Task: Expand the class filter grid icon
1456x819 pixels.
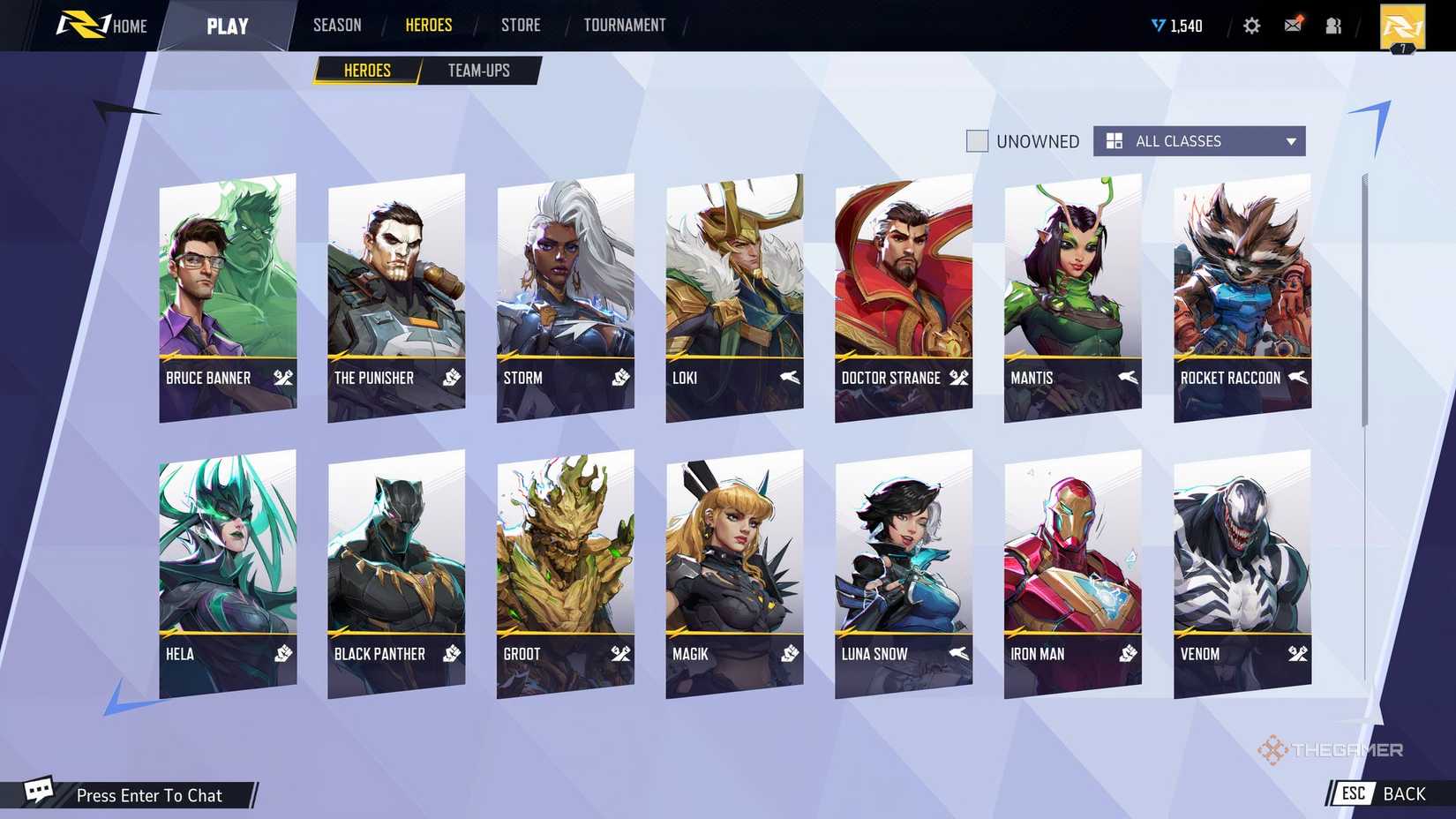Action: pyautogui.click(x=1114, y=141)
